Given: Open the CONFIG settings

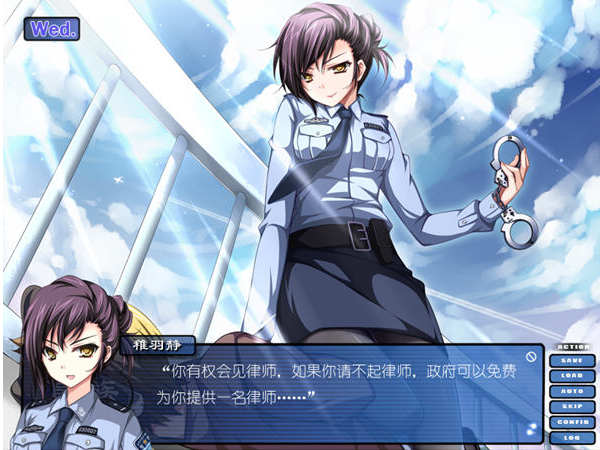Looking at the screenshot, I should [x=571, y=422].
